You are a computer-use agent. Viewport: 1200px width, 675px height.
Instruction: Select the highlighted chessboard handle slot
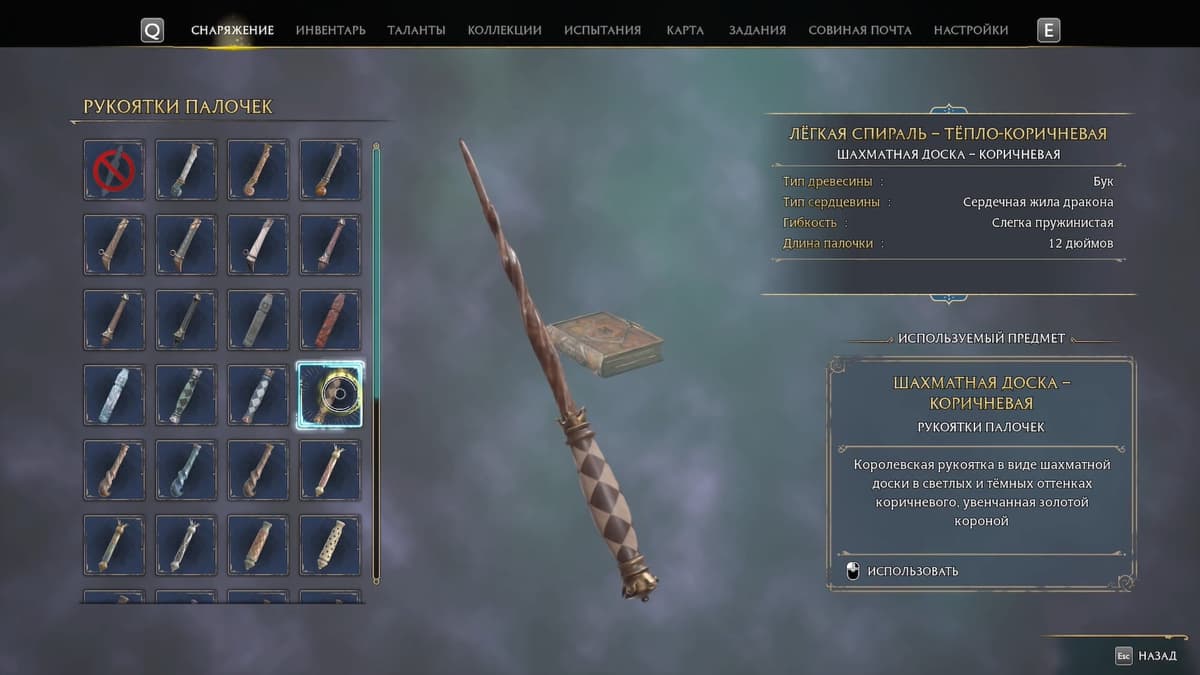330,395
